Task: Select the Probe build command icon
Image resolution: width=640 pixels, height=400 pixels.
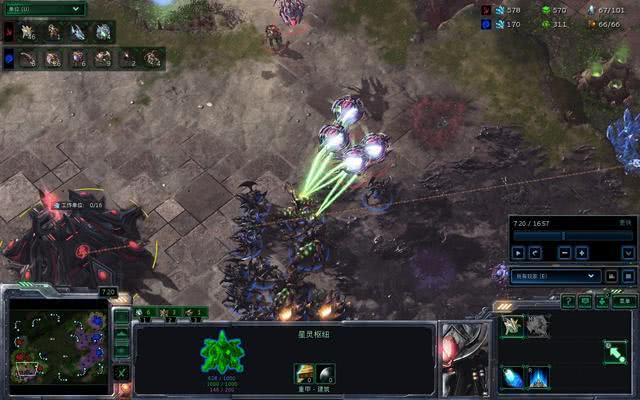Action: pos(512,325)
